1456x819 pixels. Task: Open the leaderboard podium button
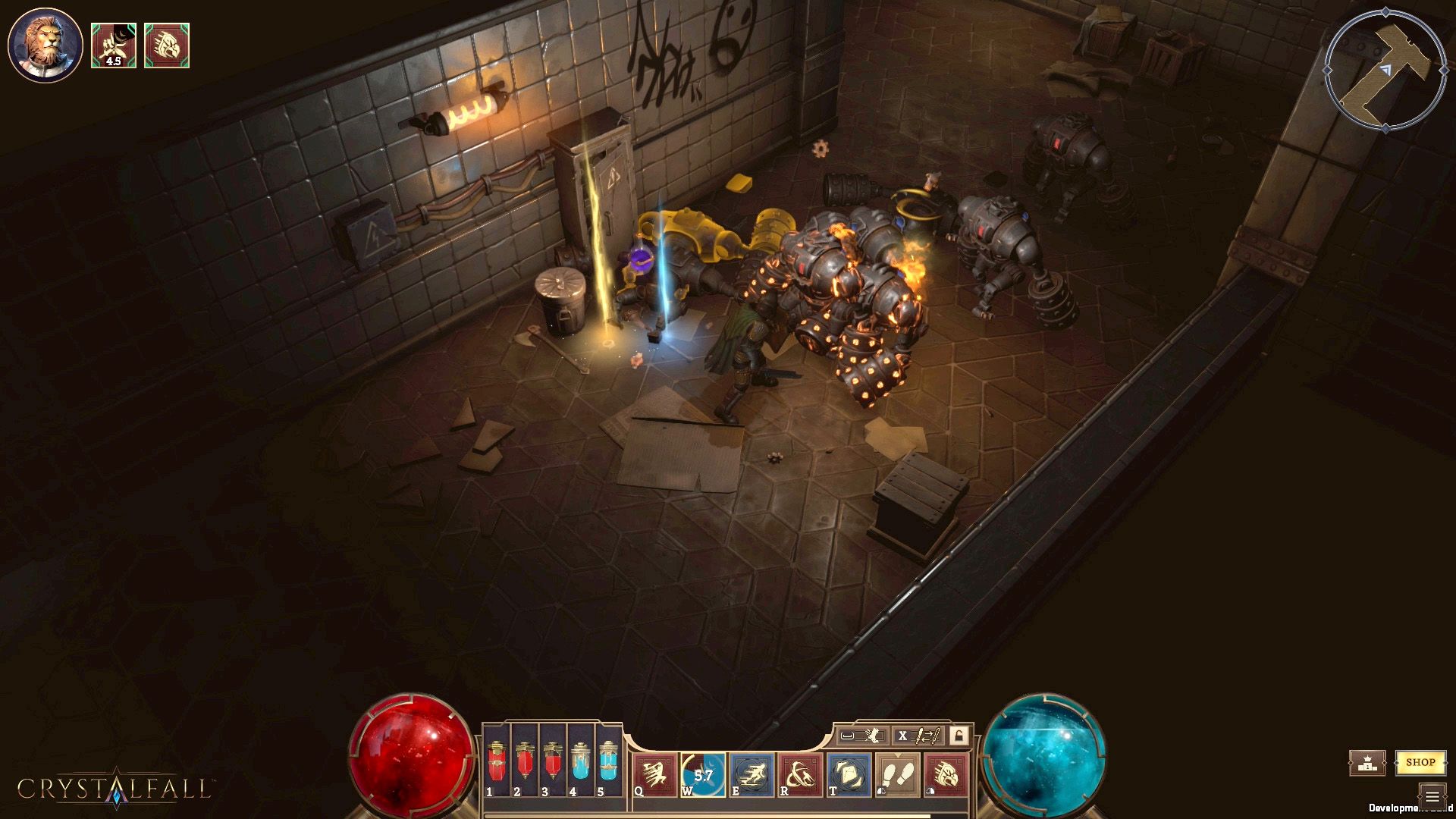1367,763
